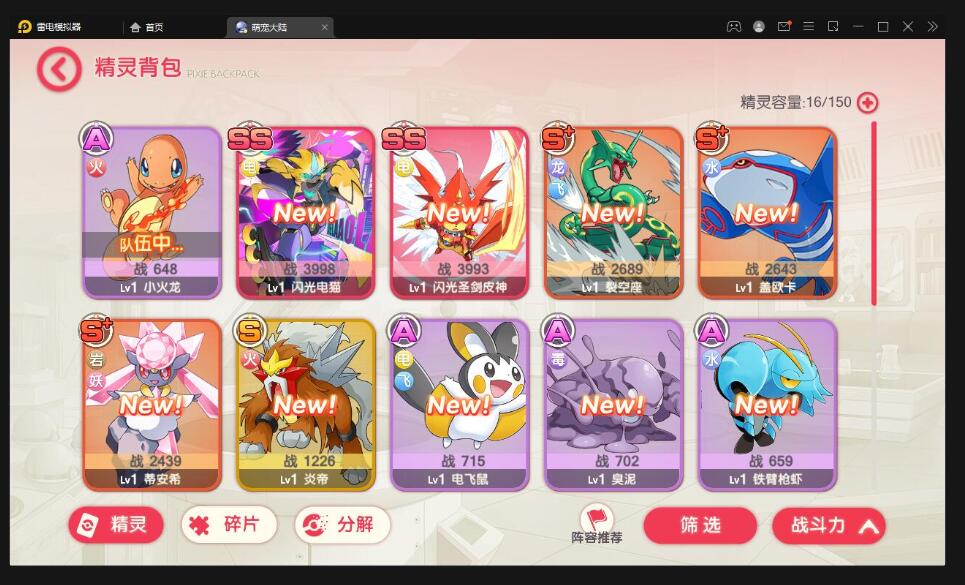Toggle the 战斗力 sort order
Viewport: 965px width, 585px height.
[x=828, y=525]
